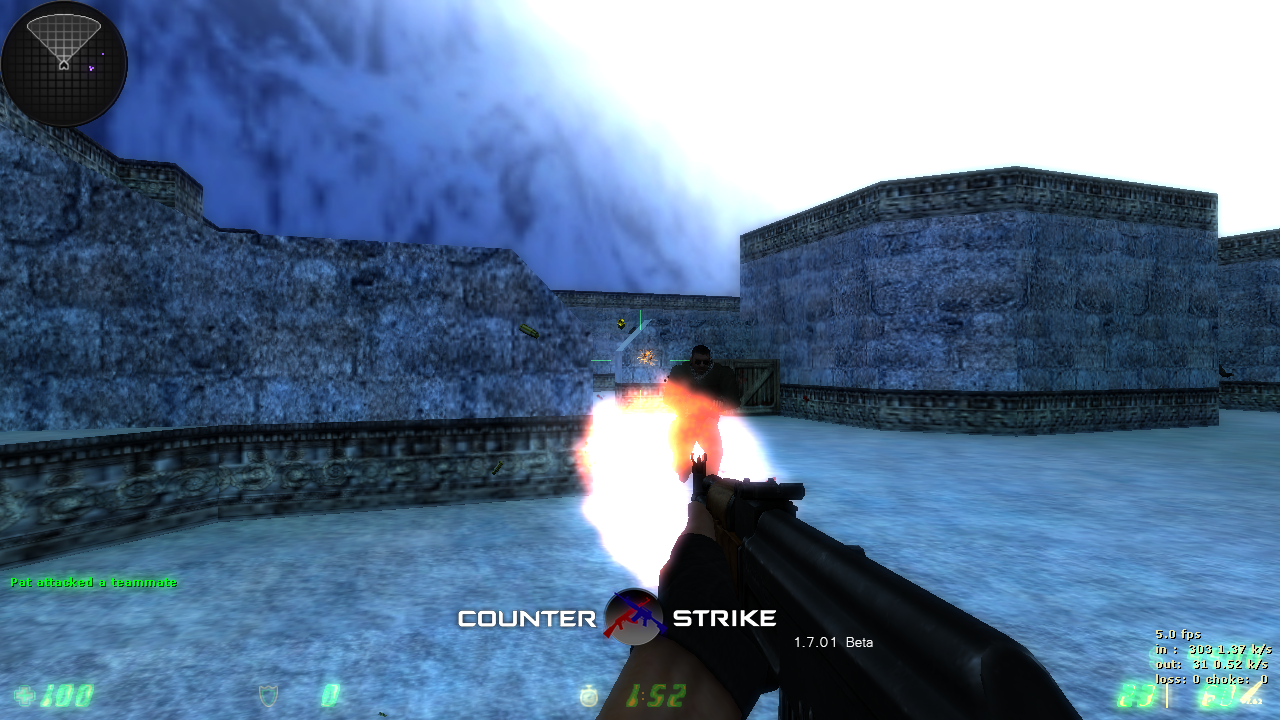1280x720 pixels.
Task: Click the 5.0 fps readout
Action: (1179, 634)
